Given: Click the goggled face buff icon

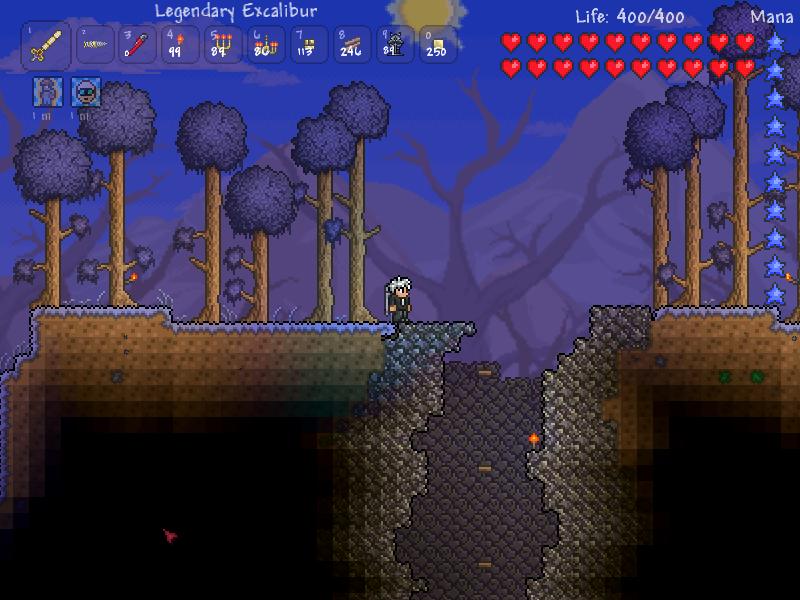Looking at the screenshot, I should 84,92.
